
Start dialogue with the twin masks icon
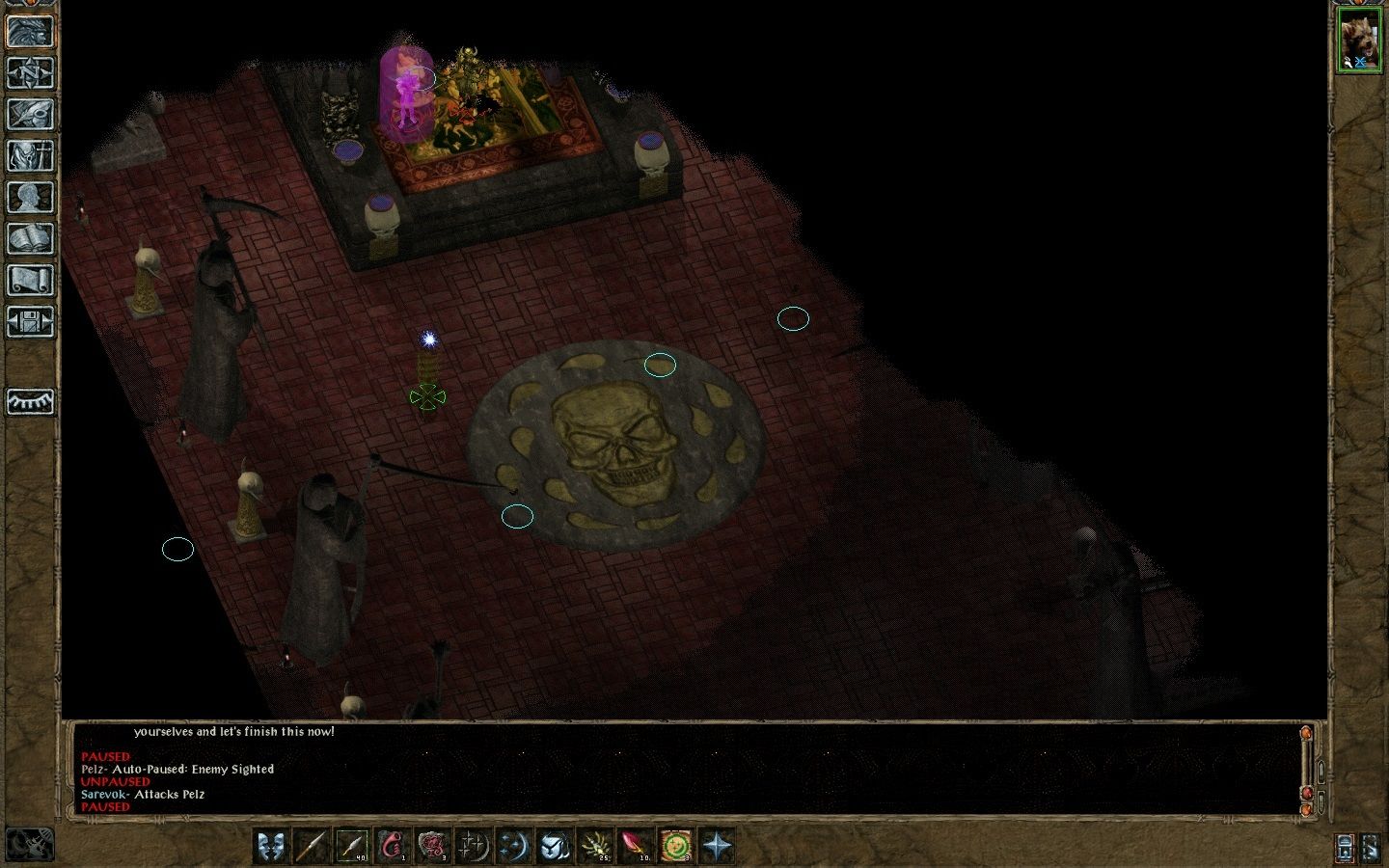(273, 846)
